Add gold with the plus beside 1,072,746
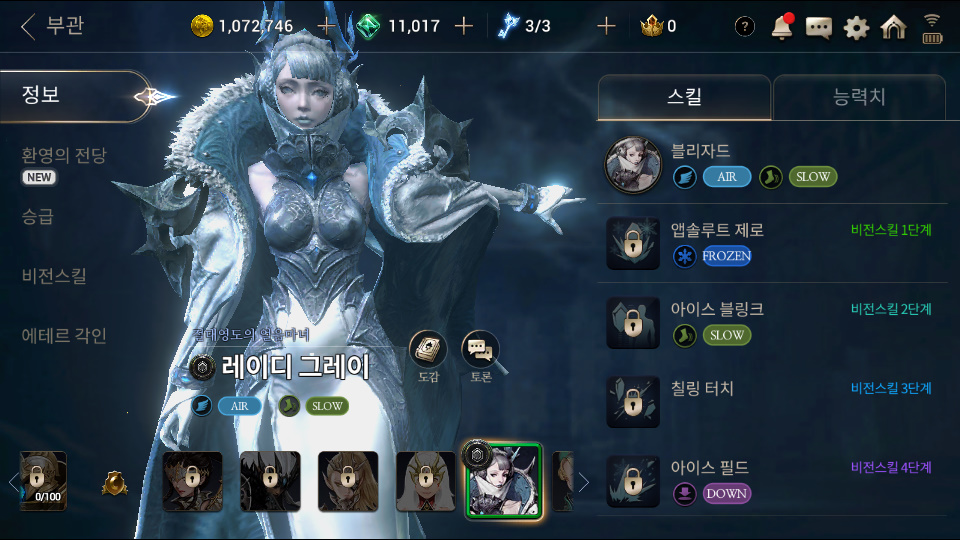The height and width of the screenshot is (540, 960). tap(326, 26)
